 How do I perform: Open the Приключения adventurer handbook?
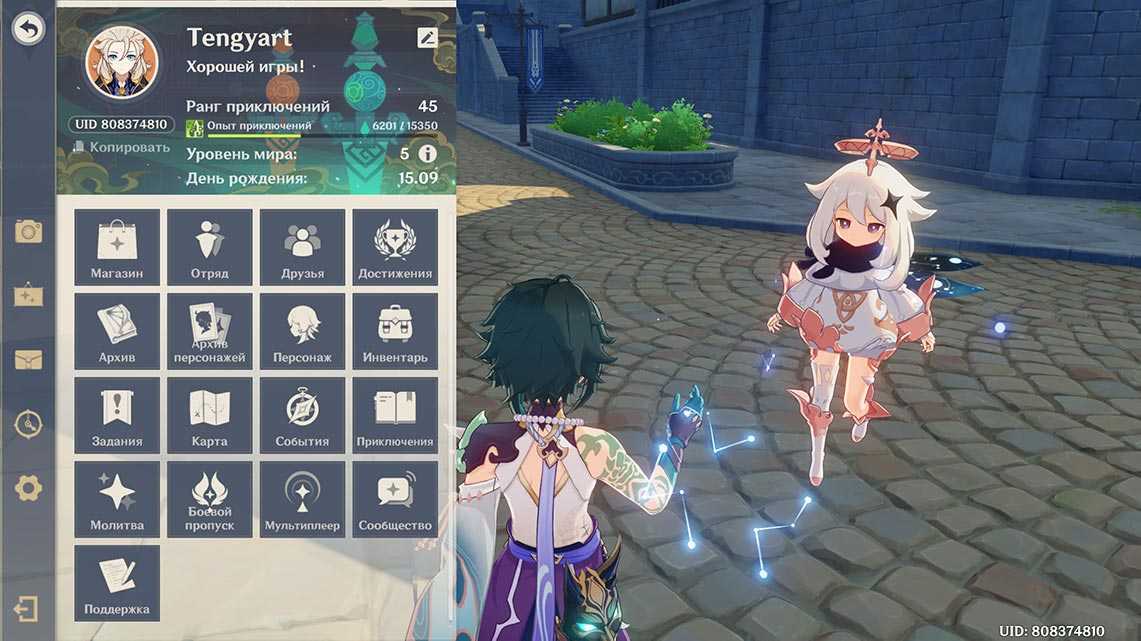395,415
